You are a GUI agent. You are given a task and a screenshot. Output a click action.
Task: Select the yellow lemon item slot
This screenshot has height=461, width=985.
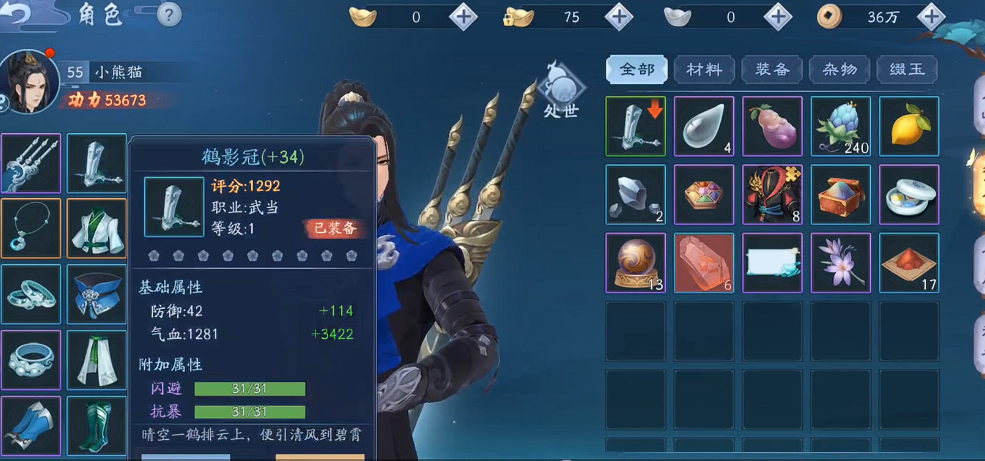pos(908,126)
